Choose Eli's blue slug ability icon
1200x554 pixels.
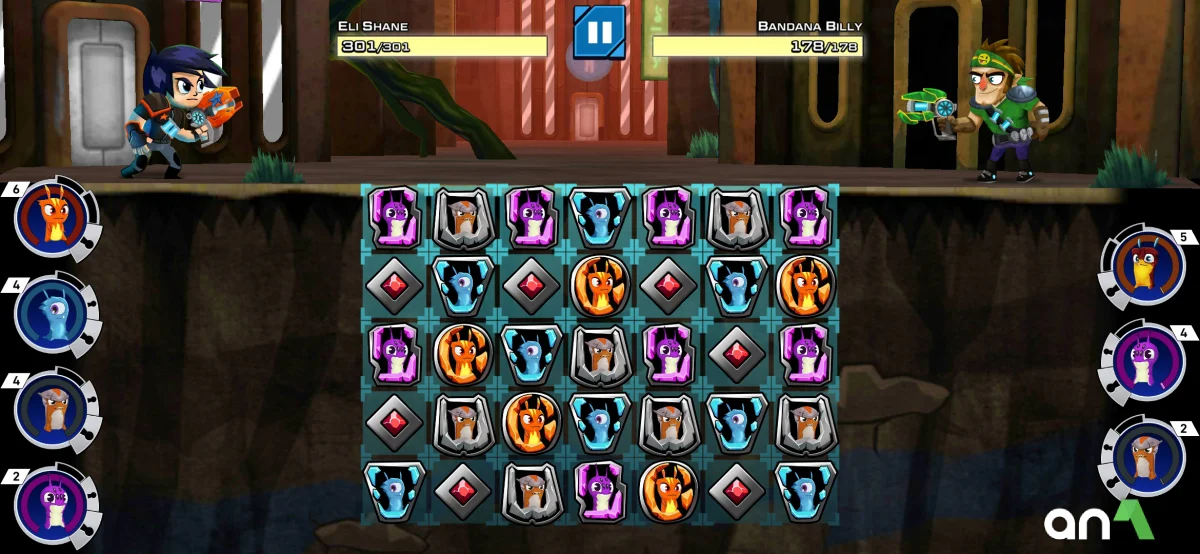pos(51,315)
